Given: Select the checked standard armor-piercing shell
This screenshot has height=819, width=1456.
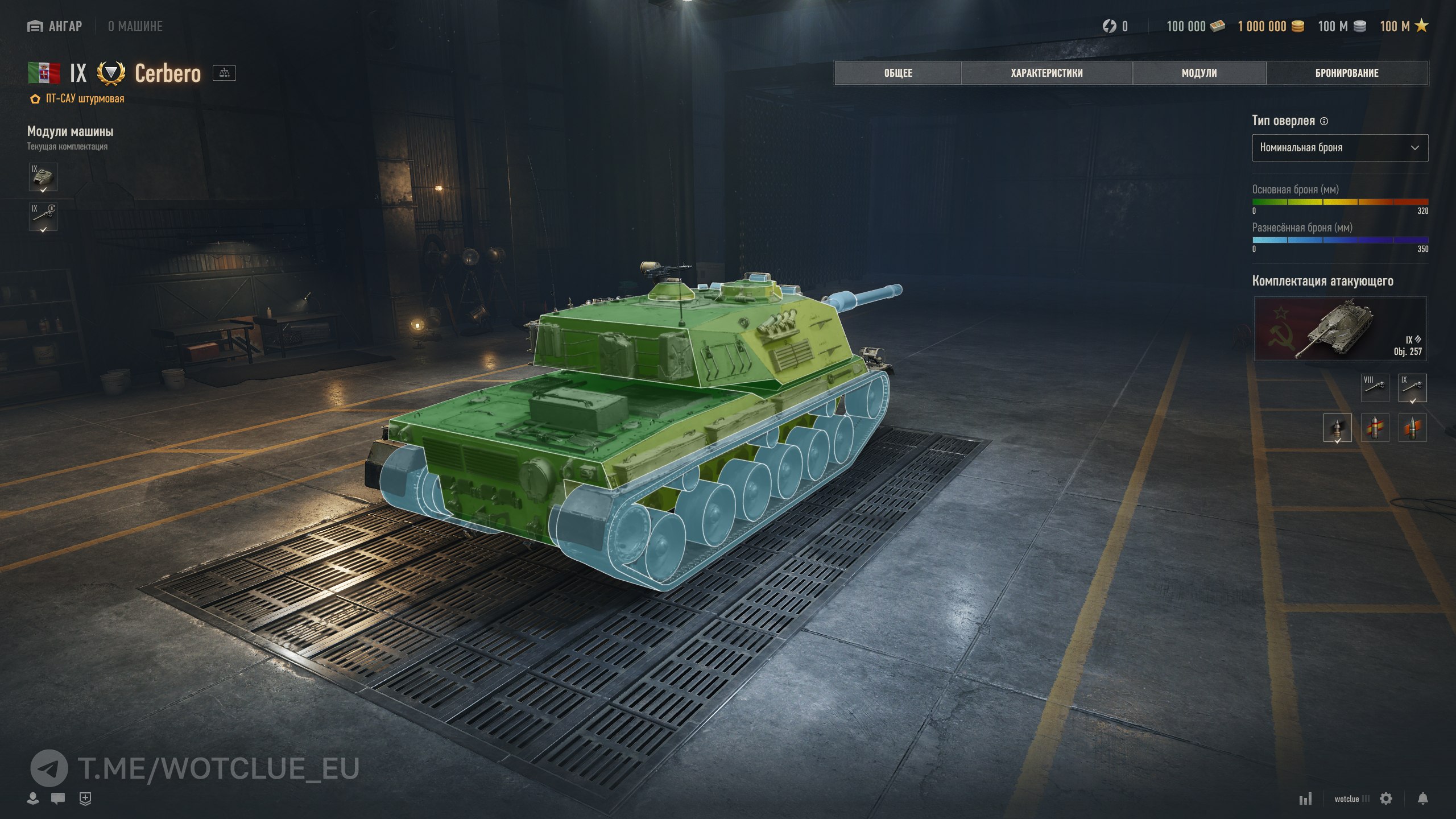Looking at the screenshot, I should point(1337,428).
